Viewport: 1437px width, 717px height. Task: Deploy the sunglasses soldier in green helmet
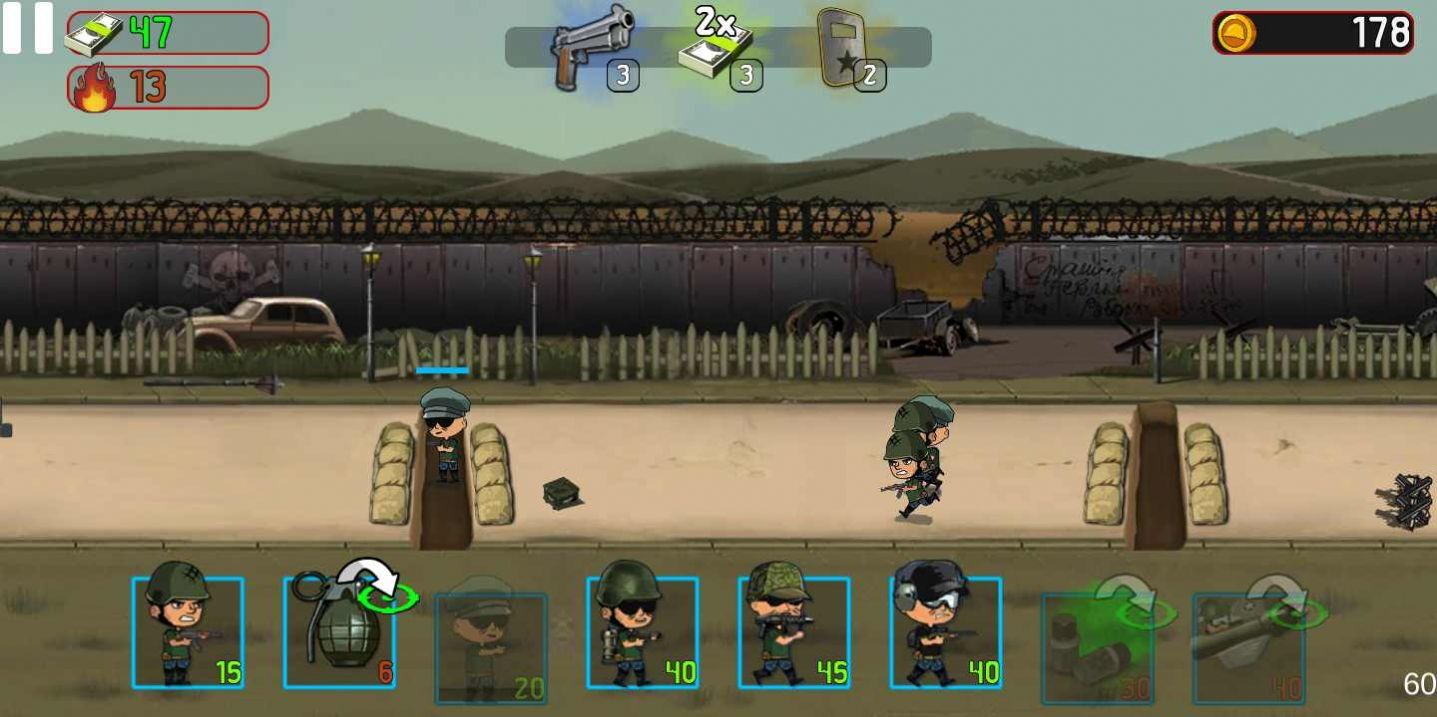pyautogui.click(x=642, y=632)
